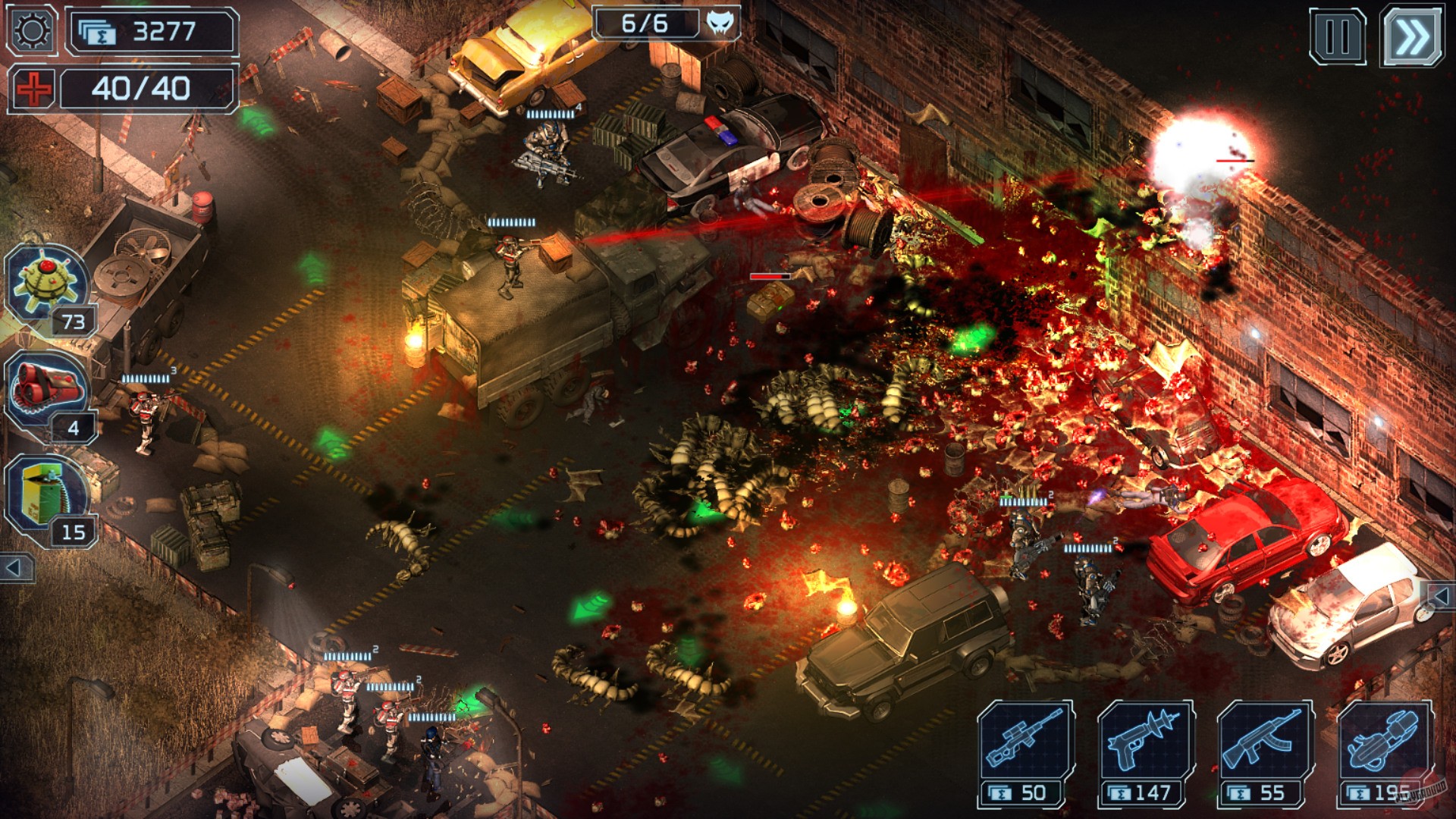
Task: Click the 6/6 wave counter box
Action: [648, 24]
